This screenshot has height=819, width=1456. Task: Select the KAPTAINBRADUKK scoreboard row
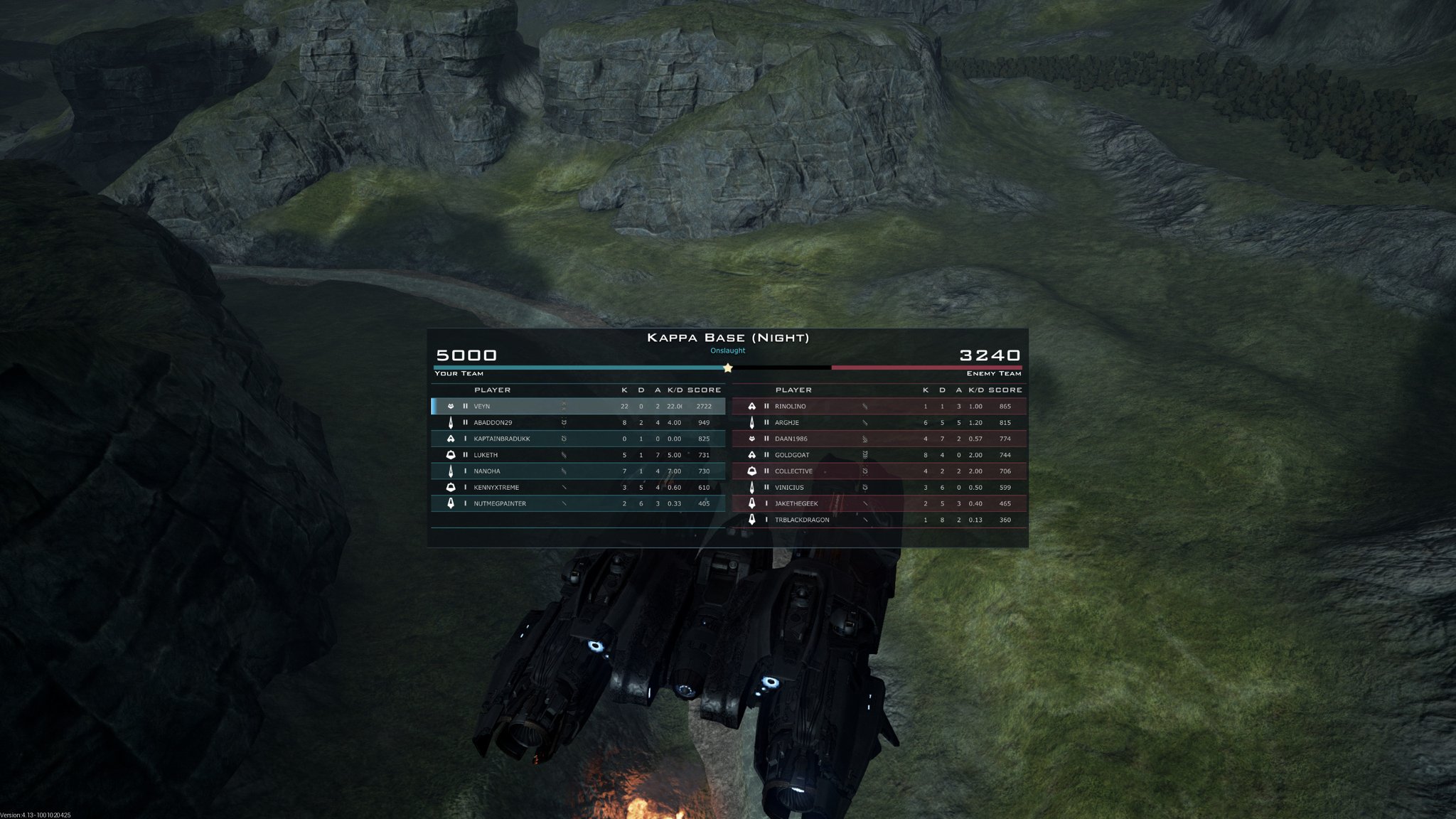(x=579, y=439)
